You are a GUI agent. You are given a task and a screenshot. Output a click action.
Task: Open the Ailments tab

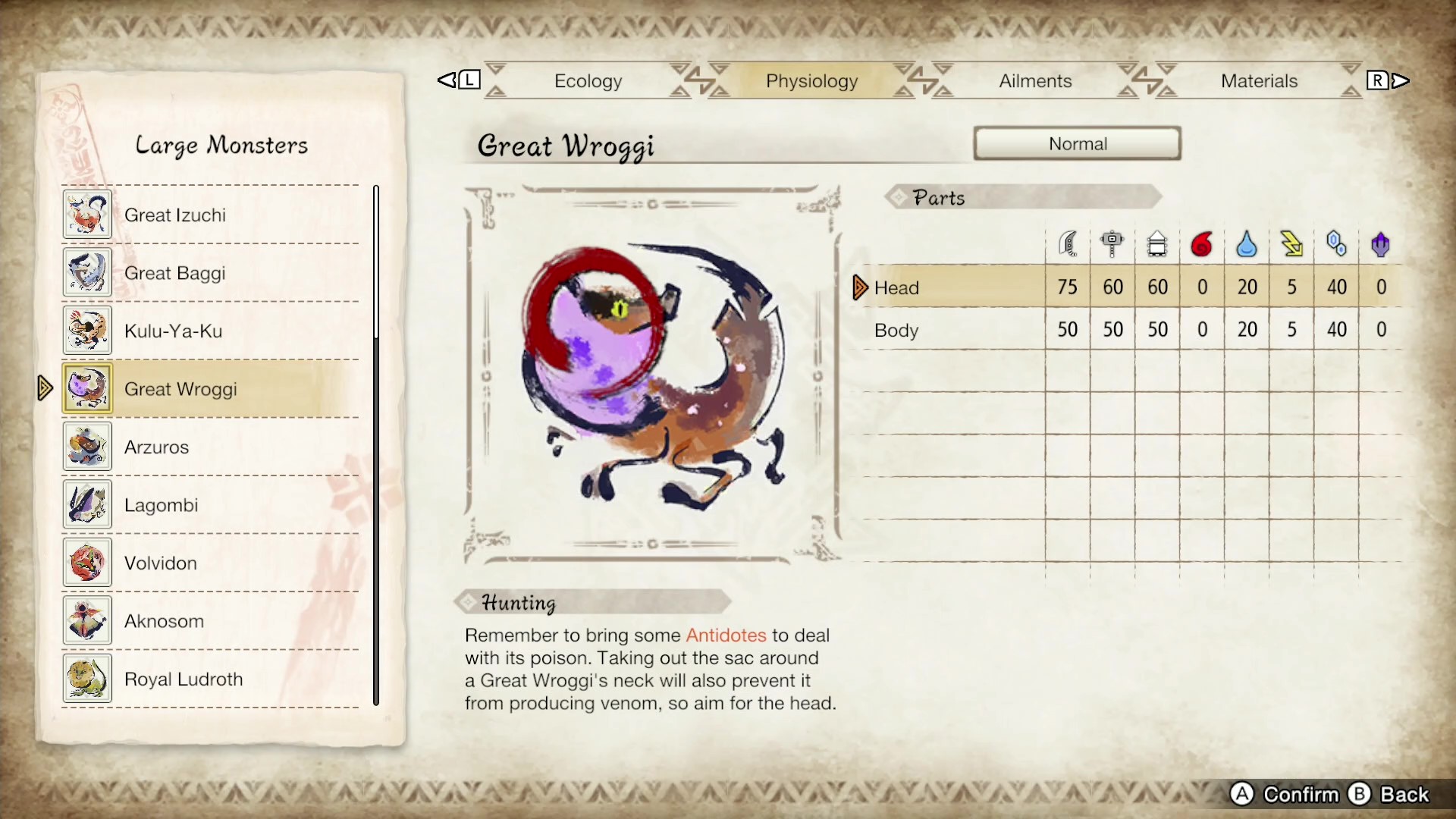point(1034,80)
